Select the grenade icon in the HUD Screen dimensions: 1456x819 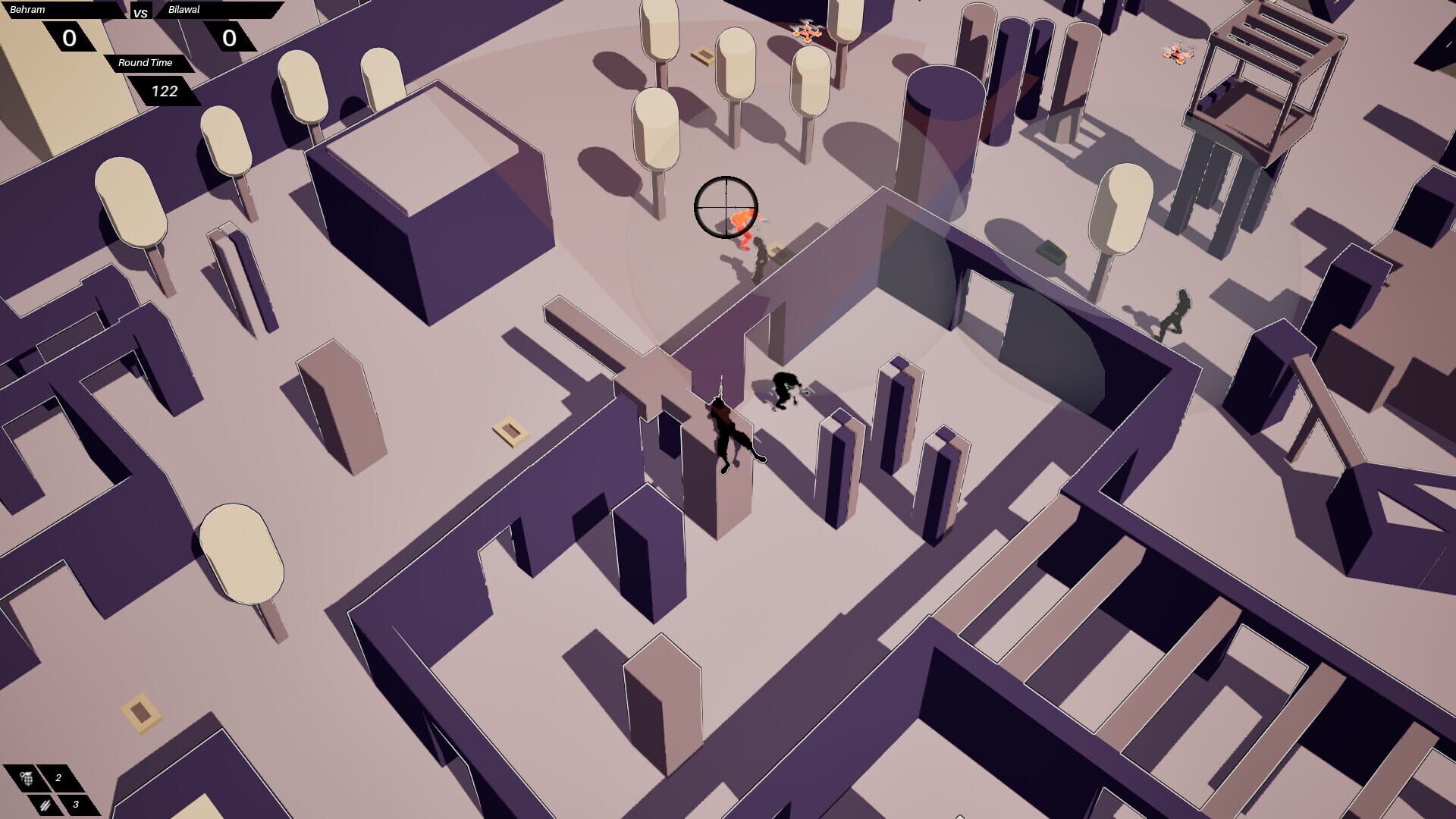[27, 777]
